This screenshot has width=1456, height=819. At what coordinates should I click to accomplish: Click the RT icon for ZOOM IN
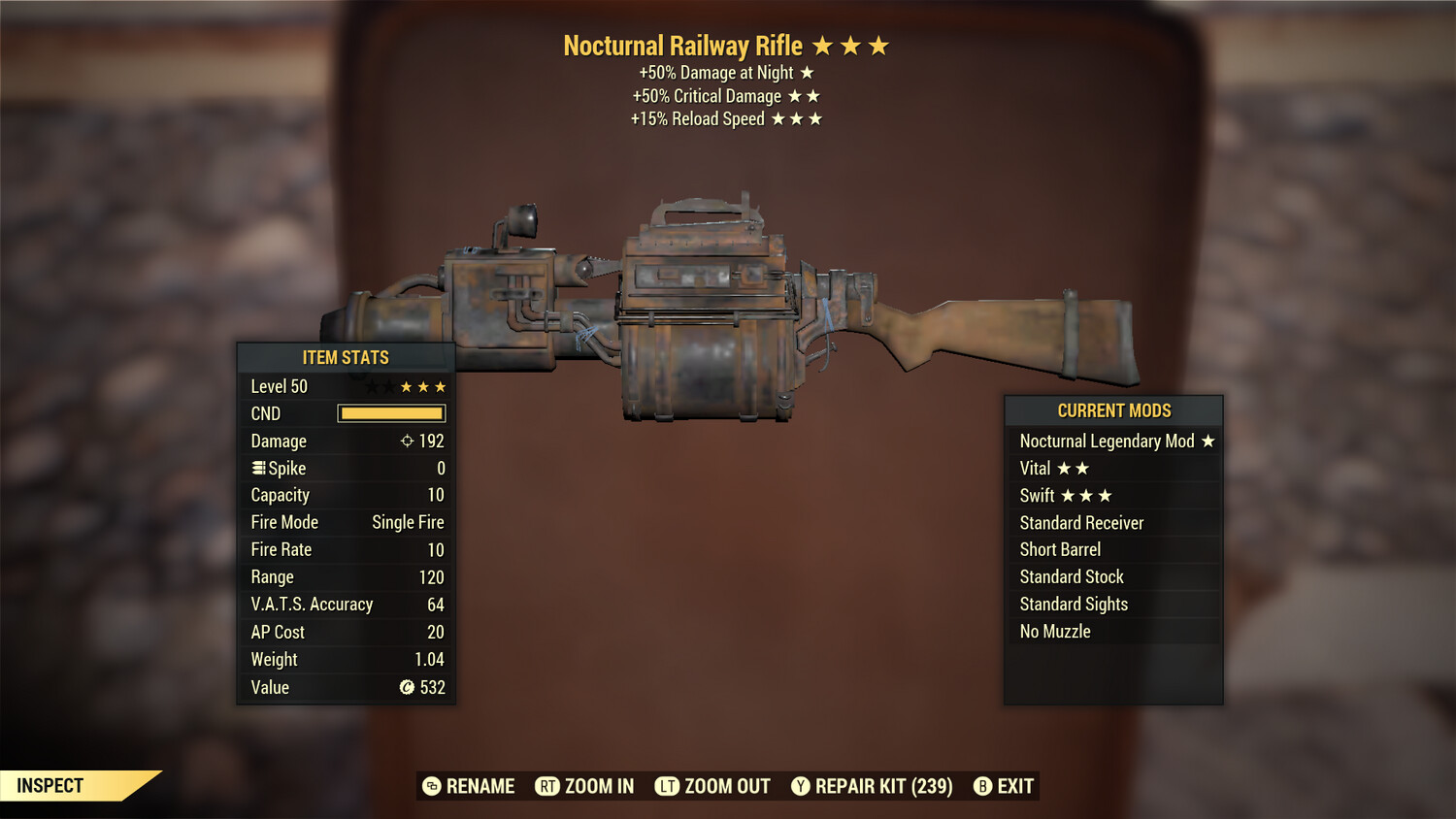(546, 786)
